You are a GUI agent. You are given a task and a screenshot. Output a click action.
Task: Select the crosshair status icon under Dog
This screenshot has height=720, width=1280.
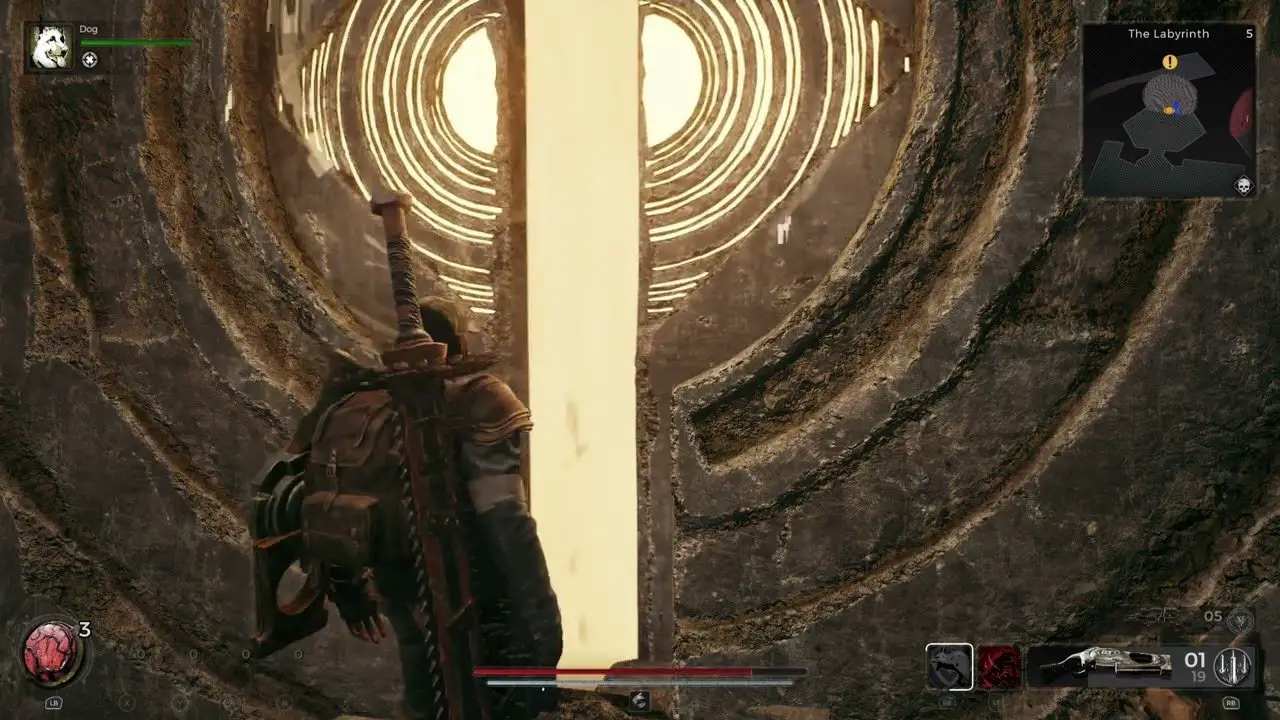[90, 60]
